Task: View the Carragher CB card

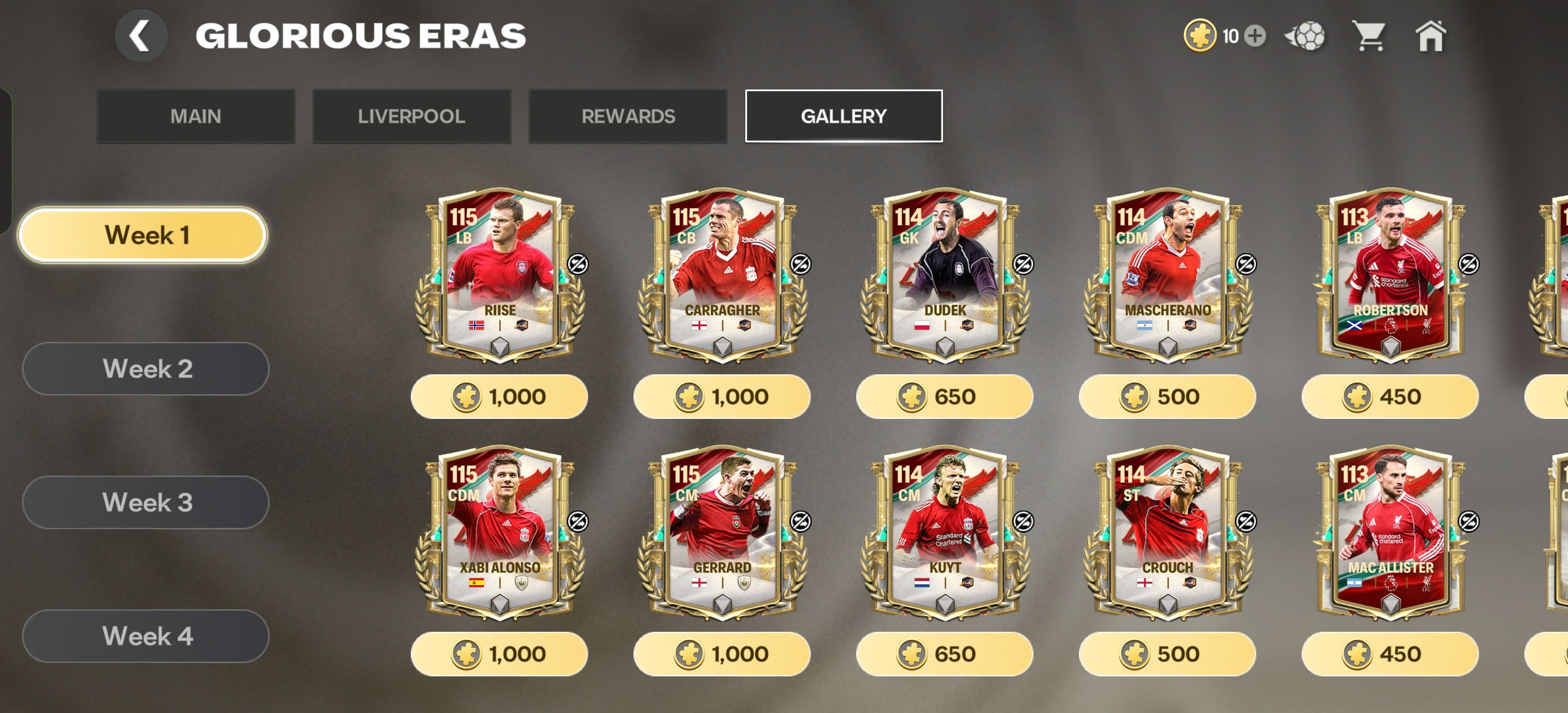Action: [722, 274]
